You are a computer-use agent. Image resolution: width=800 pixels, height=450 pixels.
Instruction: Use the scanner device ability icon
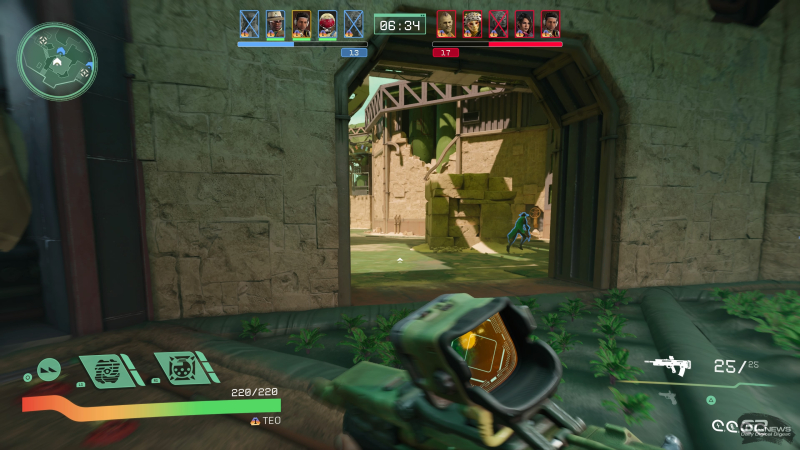pyautogui.click(x=107, y=368)
